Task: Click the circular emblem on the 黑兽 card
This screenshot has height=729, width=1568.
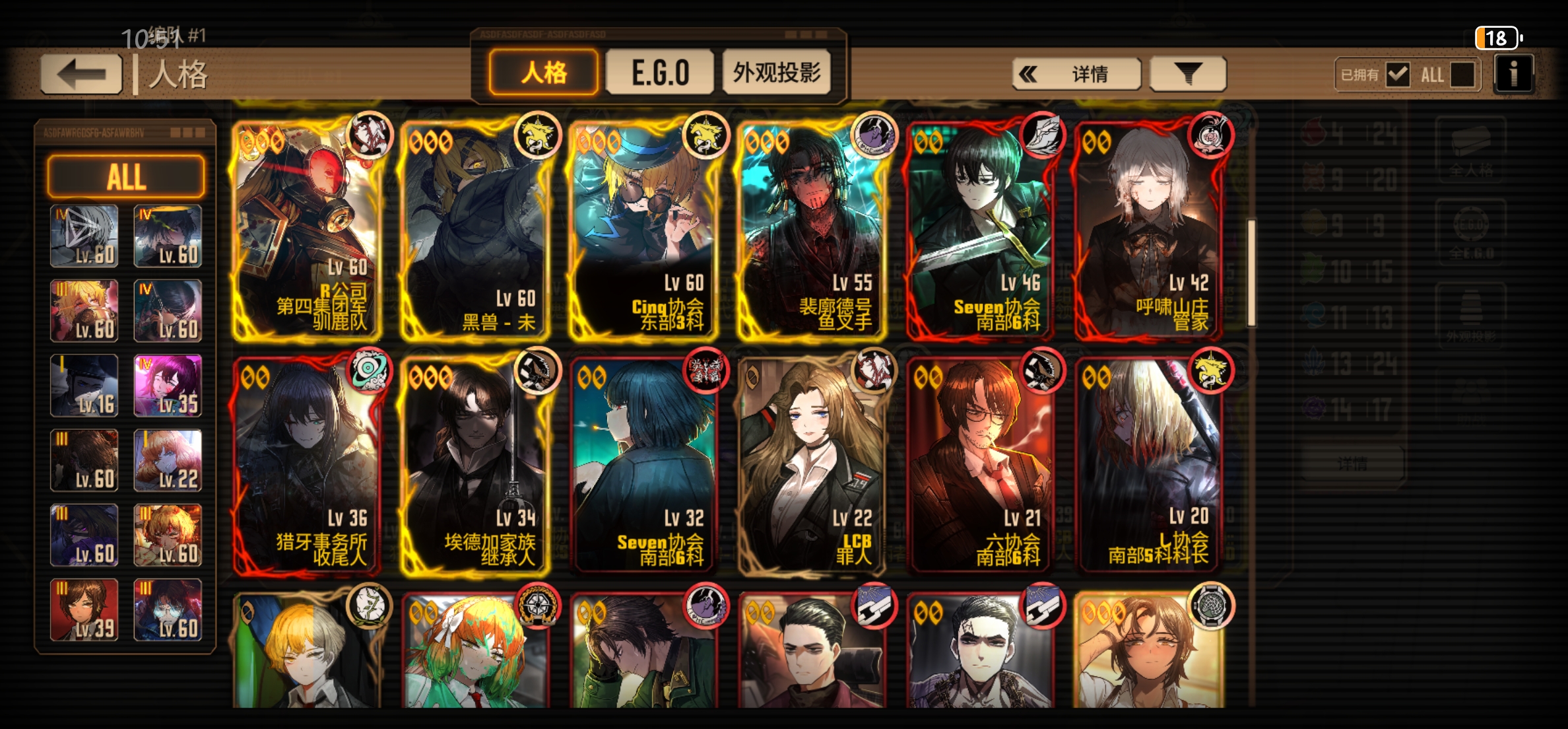Action: (537, 135)
